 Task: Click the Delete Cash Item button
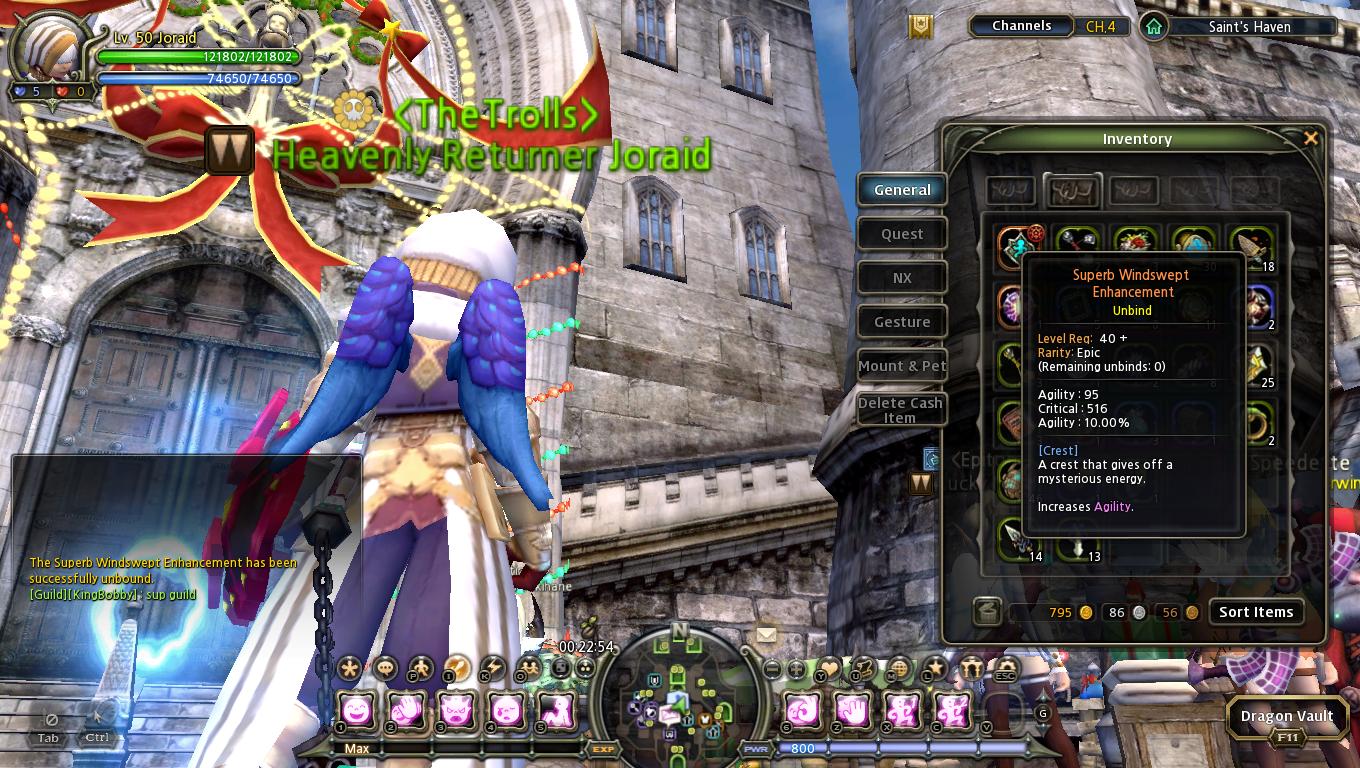(902, 410)
